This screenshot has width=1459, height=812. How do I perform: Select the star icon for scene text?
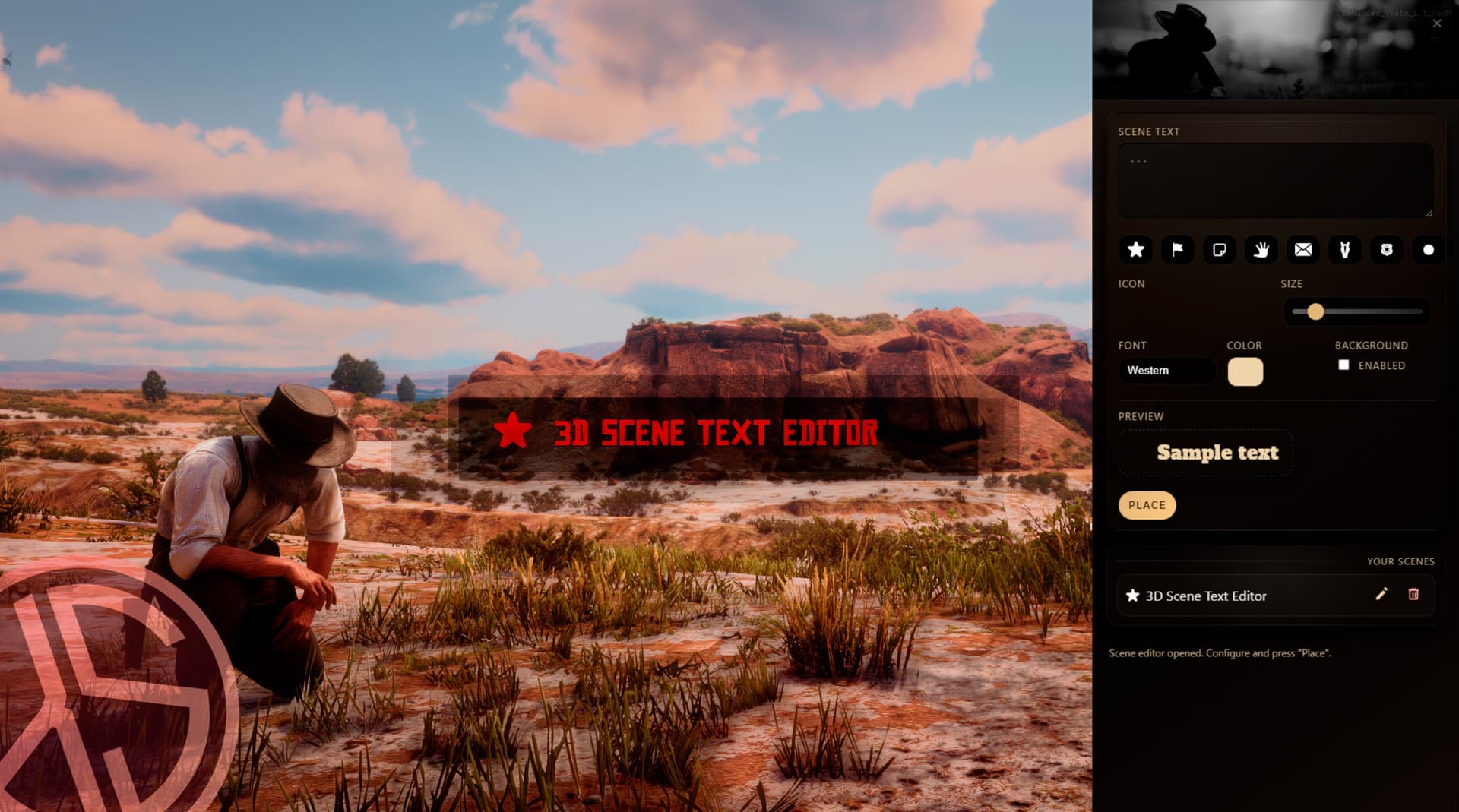click(1135, 250)
